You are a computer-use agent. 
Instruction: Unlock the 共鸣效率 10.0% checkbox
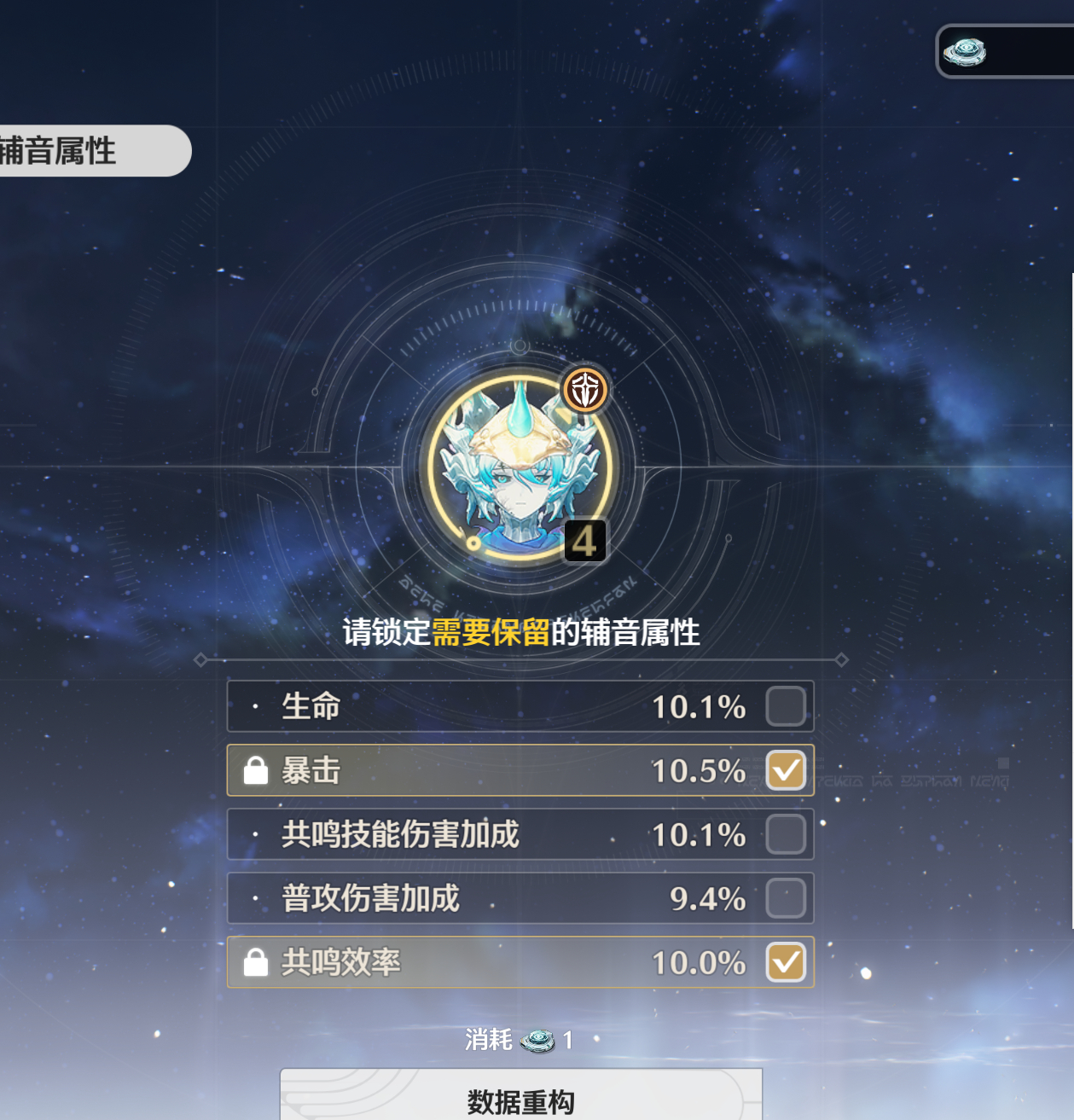(786, 962)
